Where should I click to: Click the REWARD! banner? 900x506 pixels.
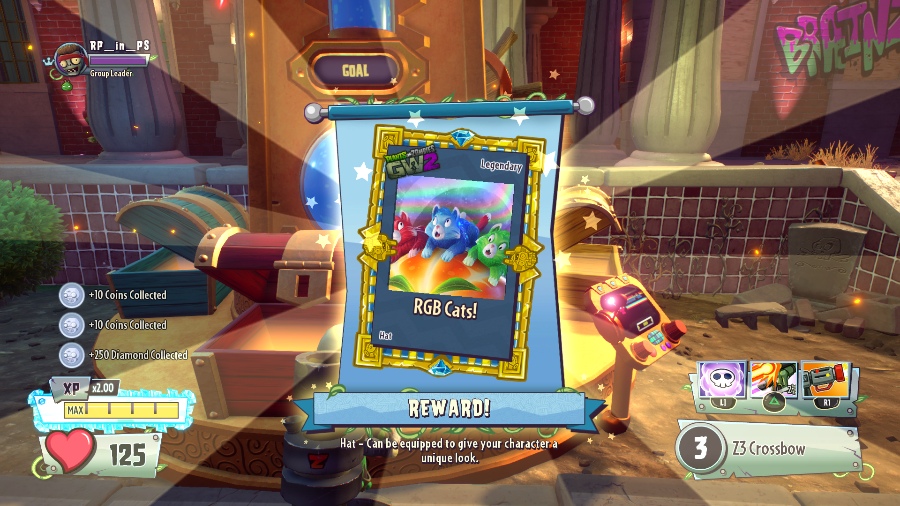pyautogui.click(x=447, y=408)
